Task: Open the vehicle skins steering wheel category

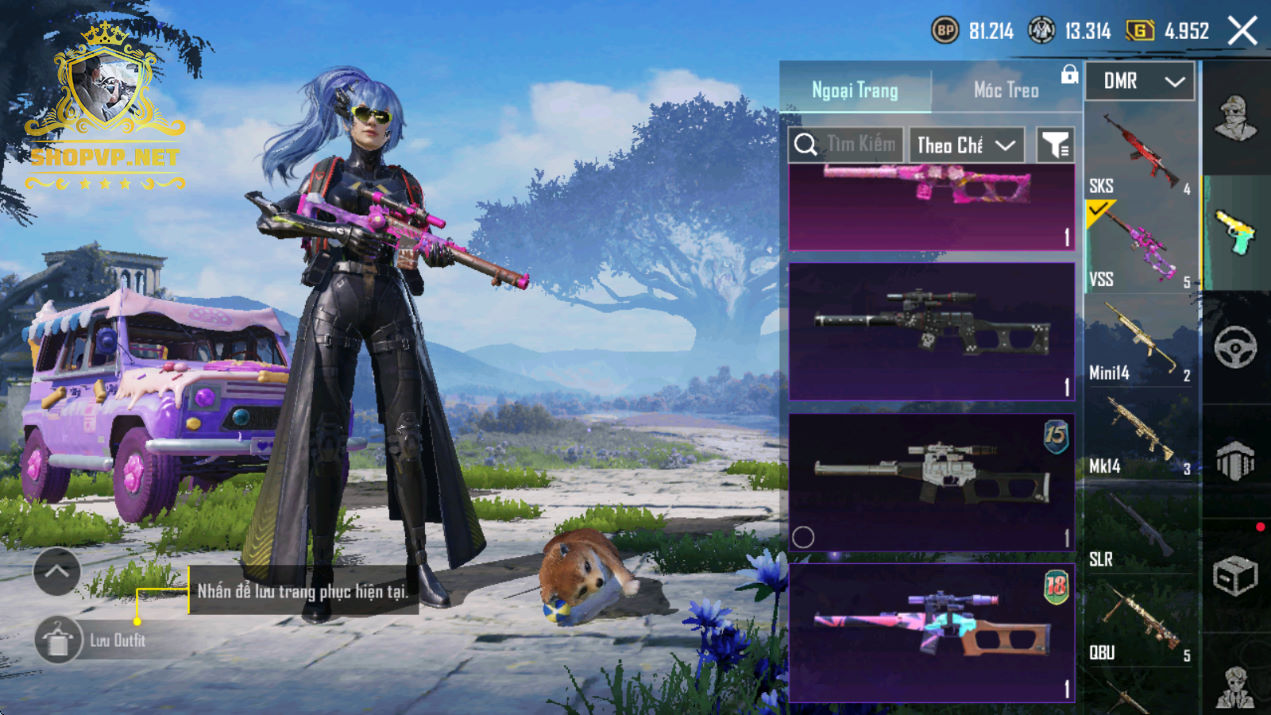Action: click(1236, 347)
